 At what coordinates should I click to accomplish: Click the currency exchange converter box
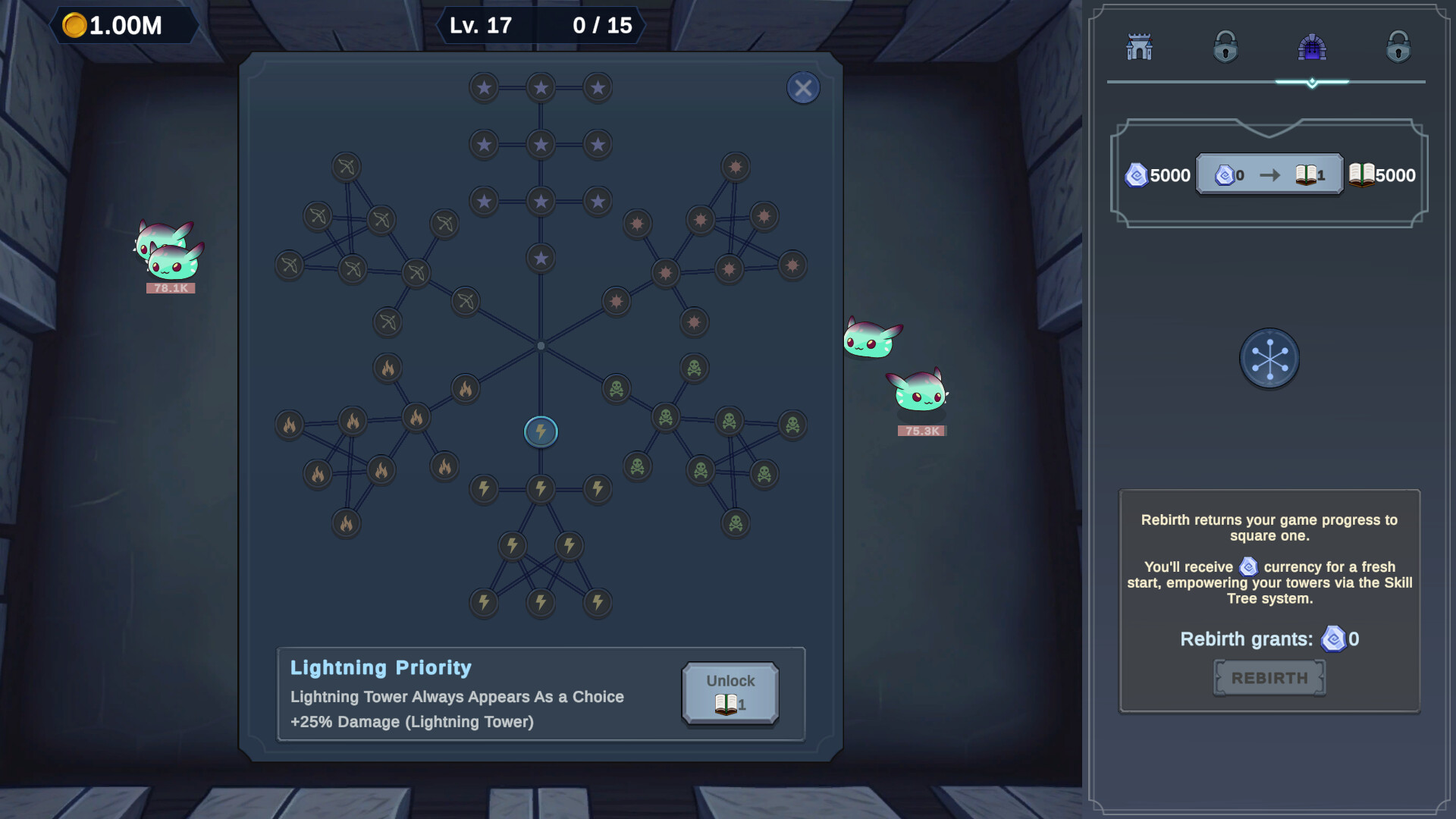[1269, 174]
